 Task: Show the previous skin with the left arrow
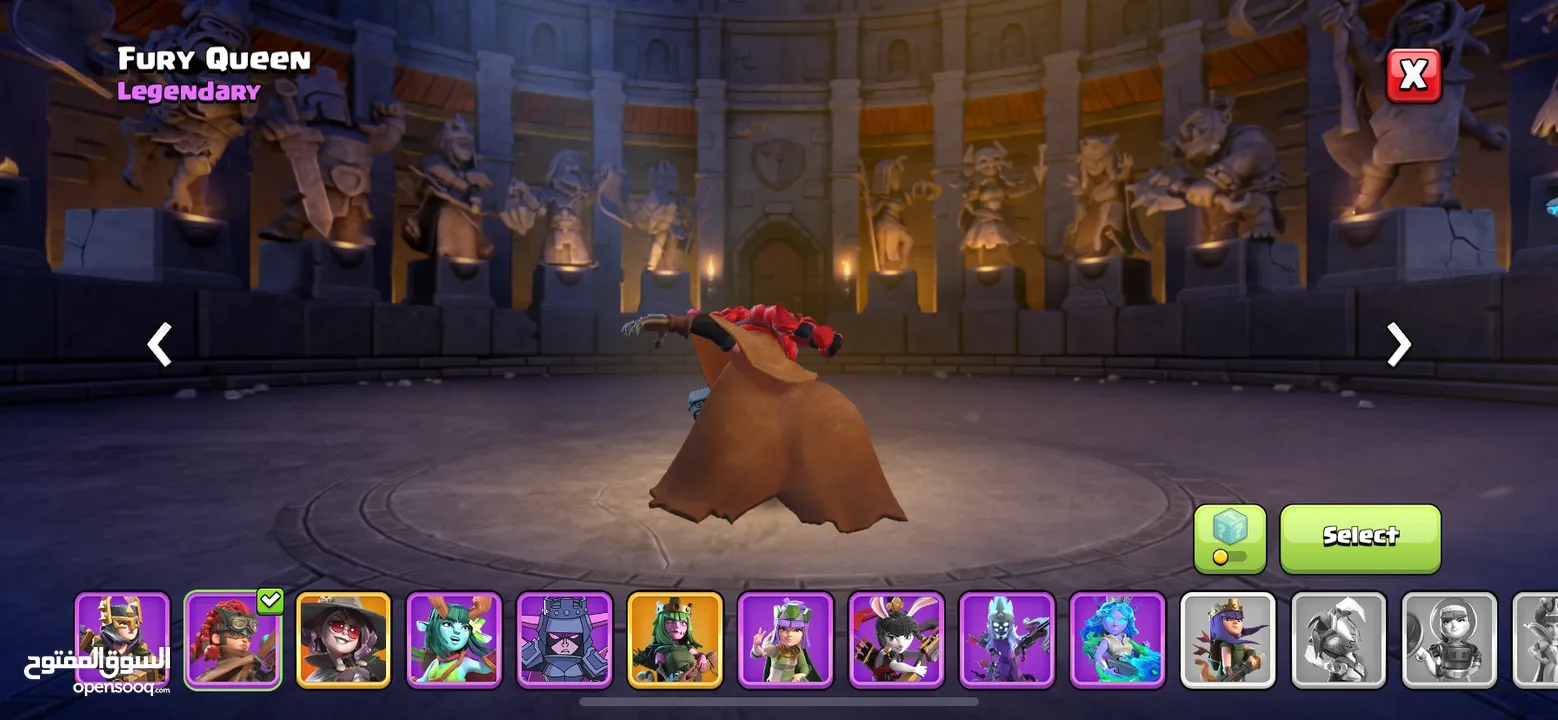tap(160, 344)
